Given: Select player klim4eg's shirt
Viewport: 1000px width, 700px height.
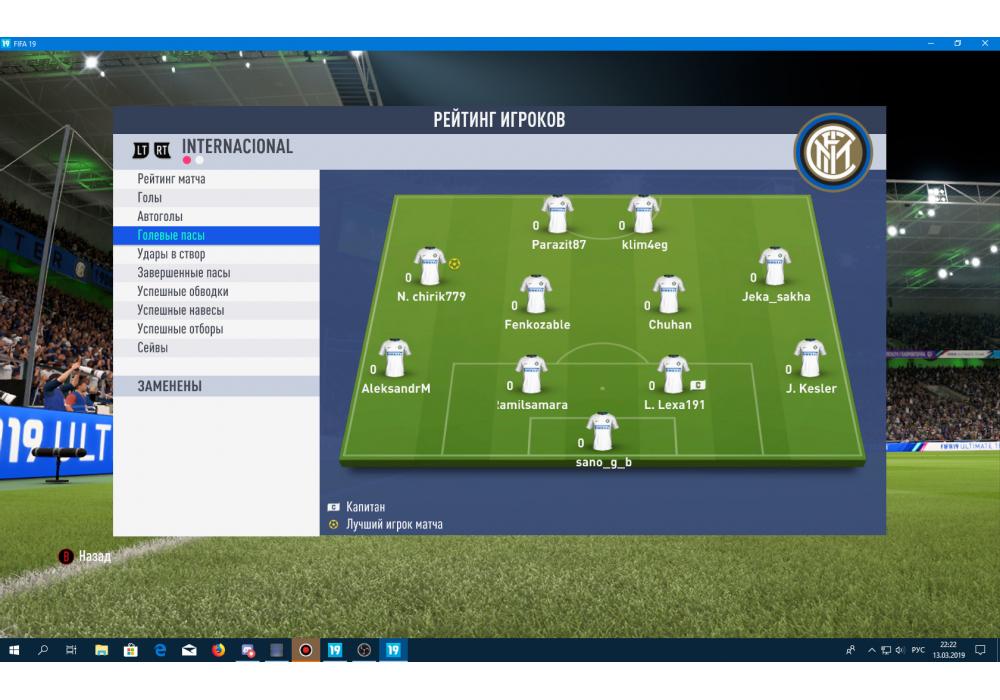Looking at the screenshot, I should pos(644,214).
